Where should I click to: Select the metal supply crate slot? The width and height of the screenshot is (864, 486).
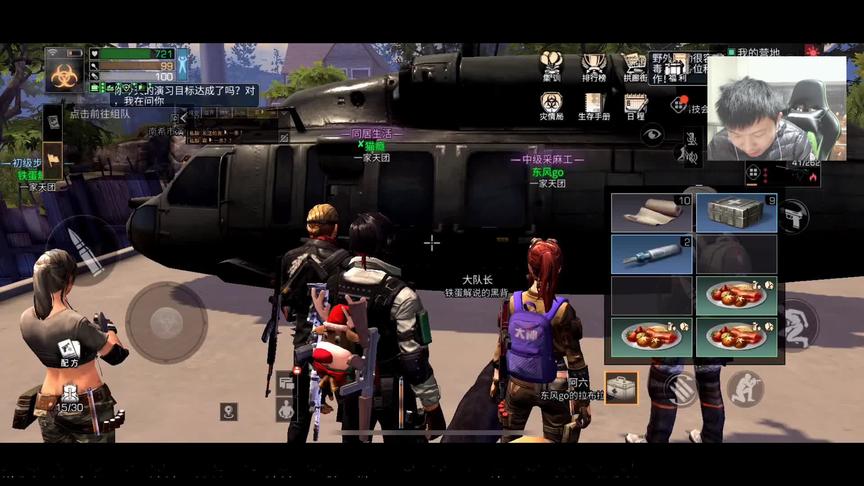pos(736,213)
